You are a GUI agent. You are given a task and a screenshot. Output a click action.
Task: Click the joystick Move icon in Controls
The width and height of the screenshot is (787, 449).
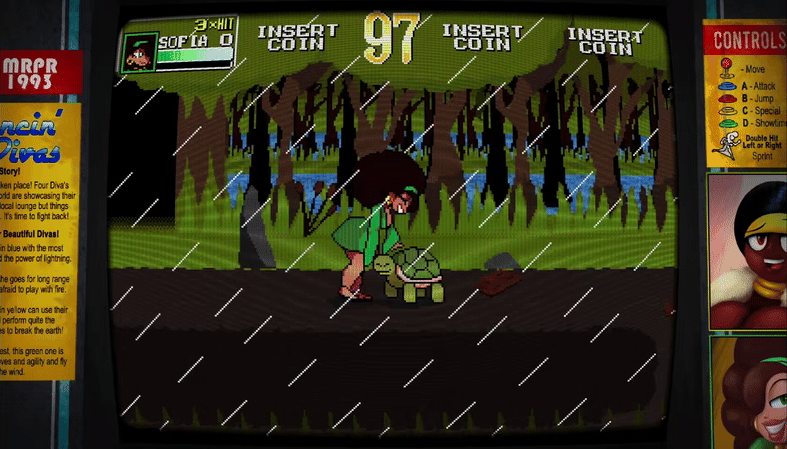(725, 69)
